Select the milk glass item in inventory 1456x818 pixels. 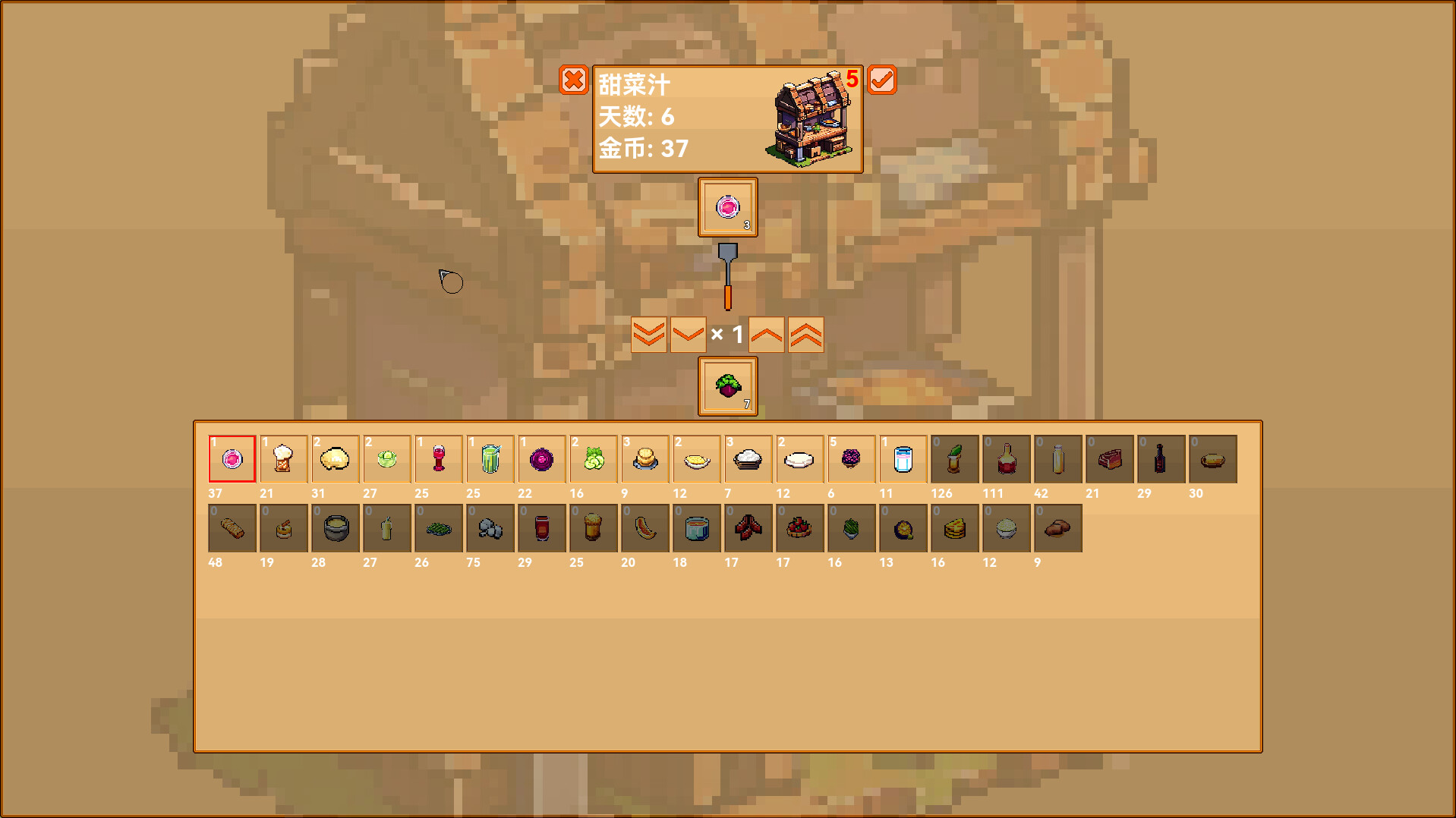[x=903, y=458]
